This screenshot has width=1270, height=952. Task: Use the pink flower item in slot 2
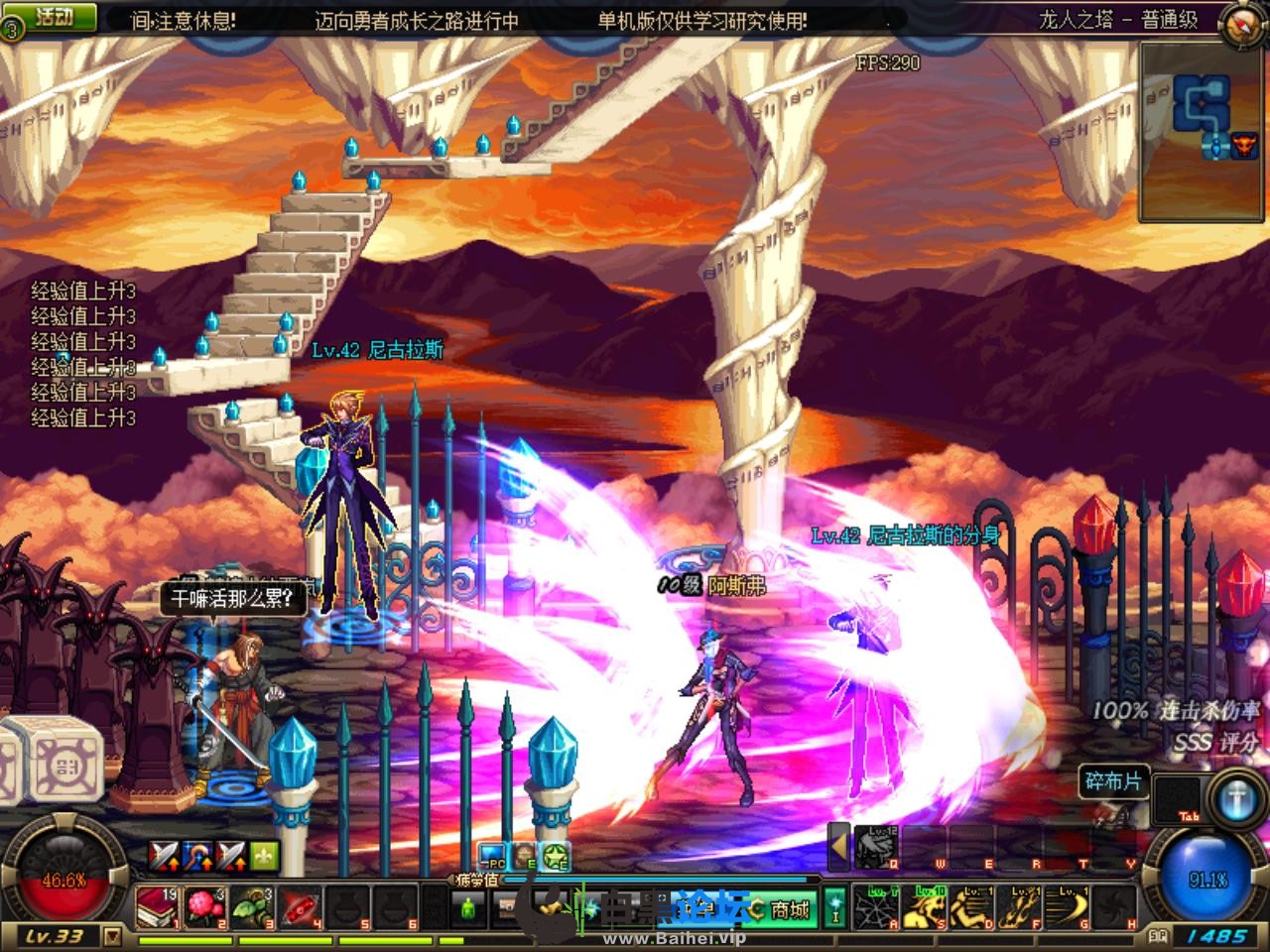click(x=204, y=907)
